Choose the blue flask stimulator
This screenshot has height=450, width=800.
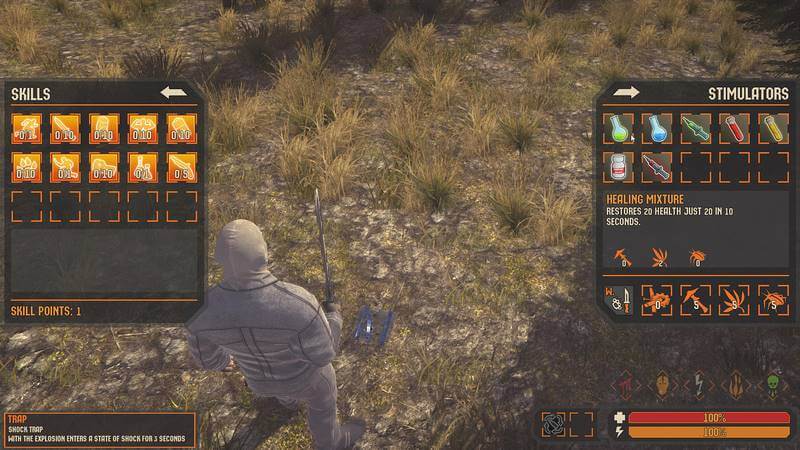tap(657, 128)
